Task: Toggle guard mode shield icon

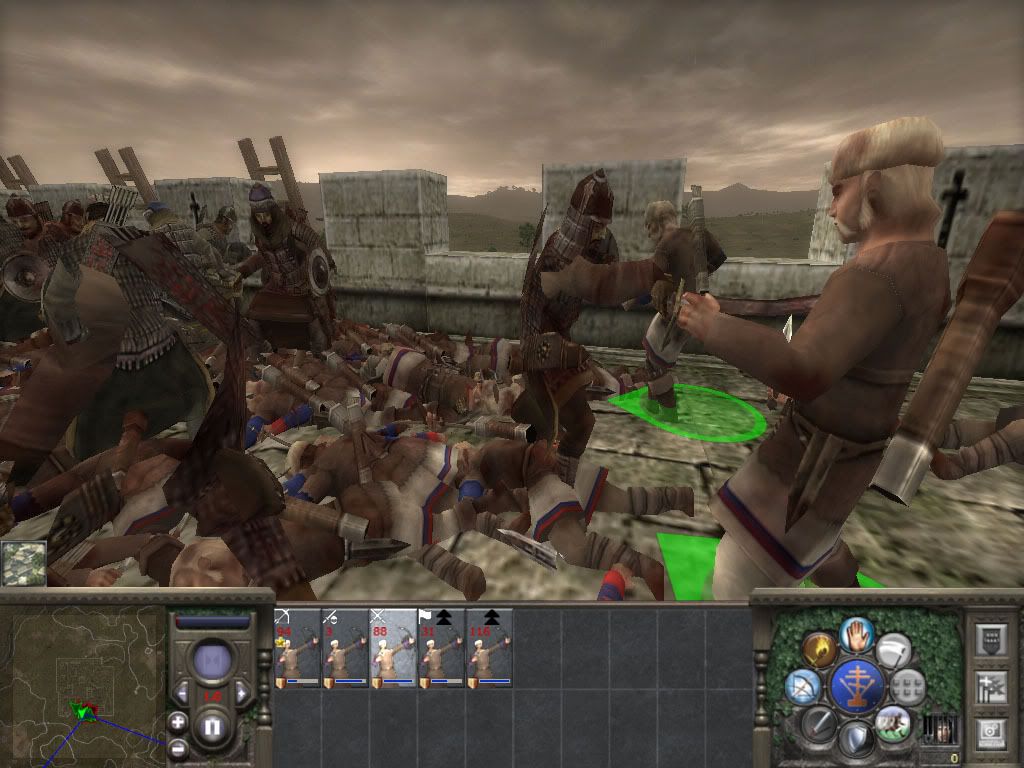Action: click(x=856, y=739)
